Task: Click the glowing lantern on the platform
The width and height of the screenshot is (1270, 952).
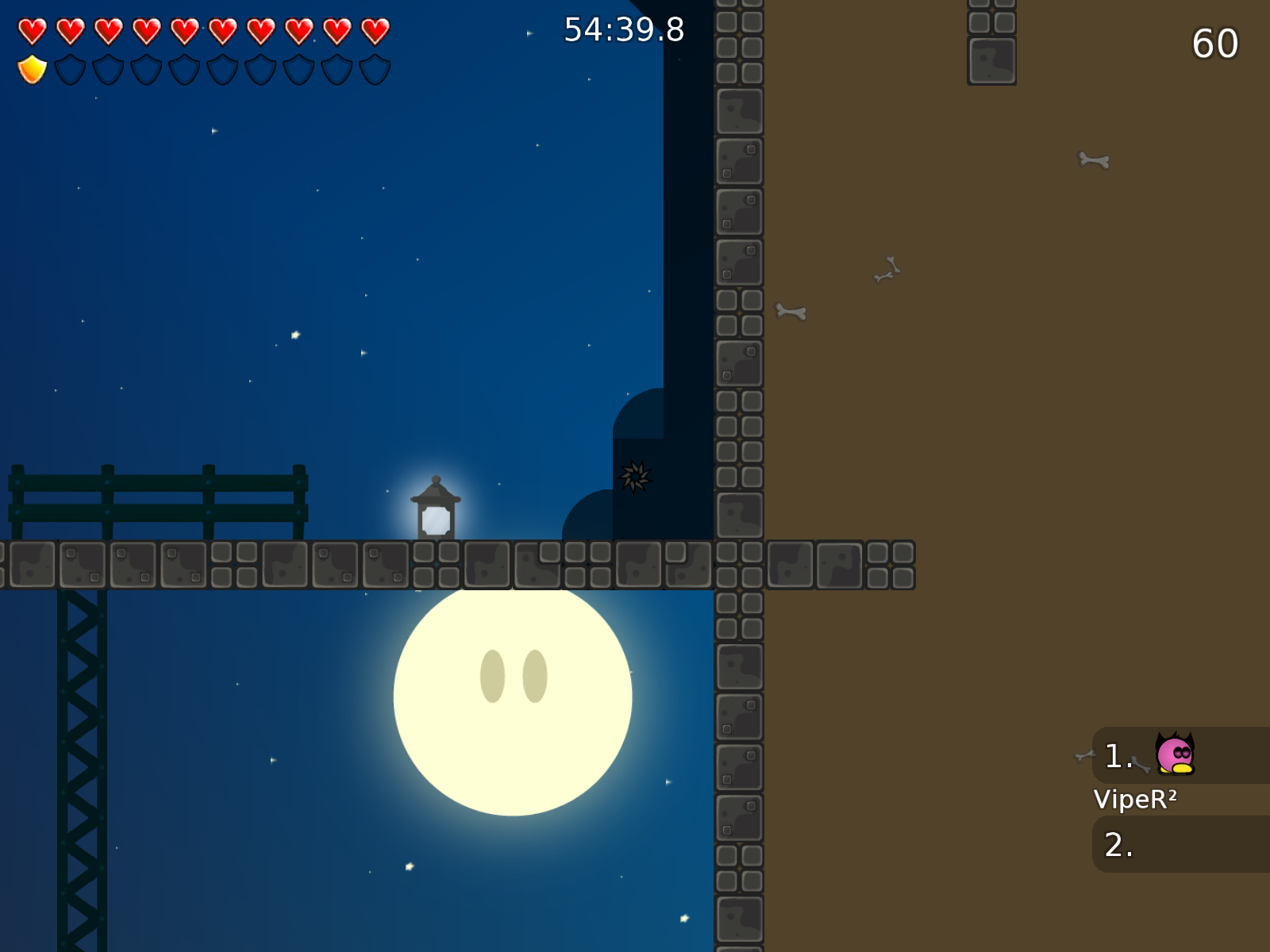Action: point(436,508)
